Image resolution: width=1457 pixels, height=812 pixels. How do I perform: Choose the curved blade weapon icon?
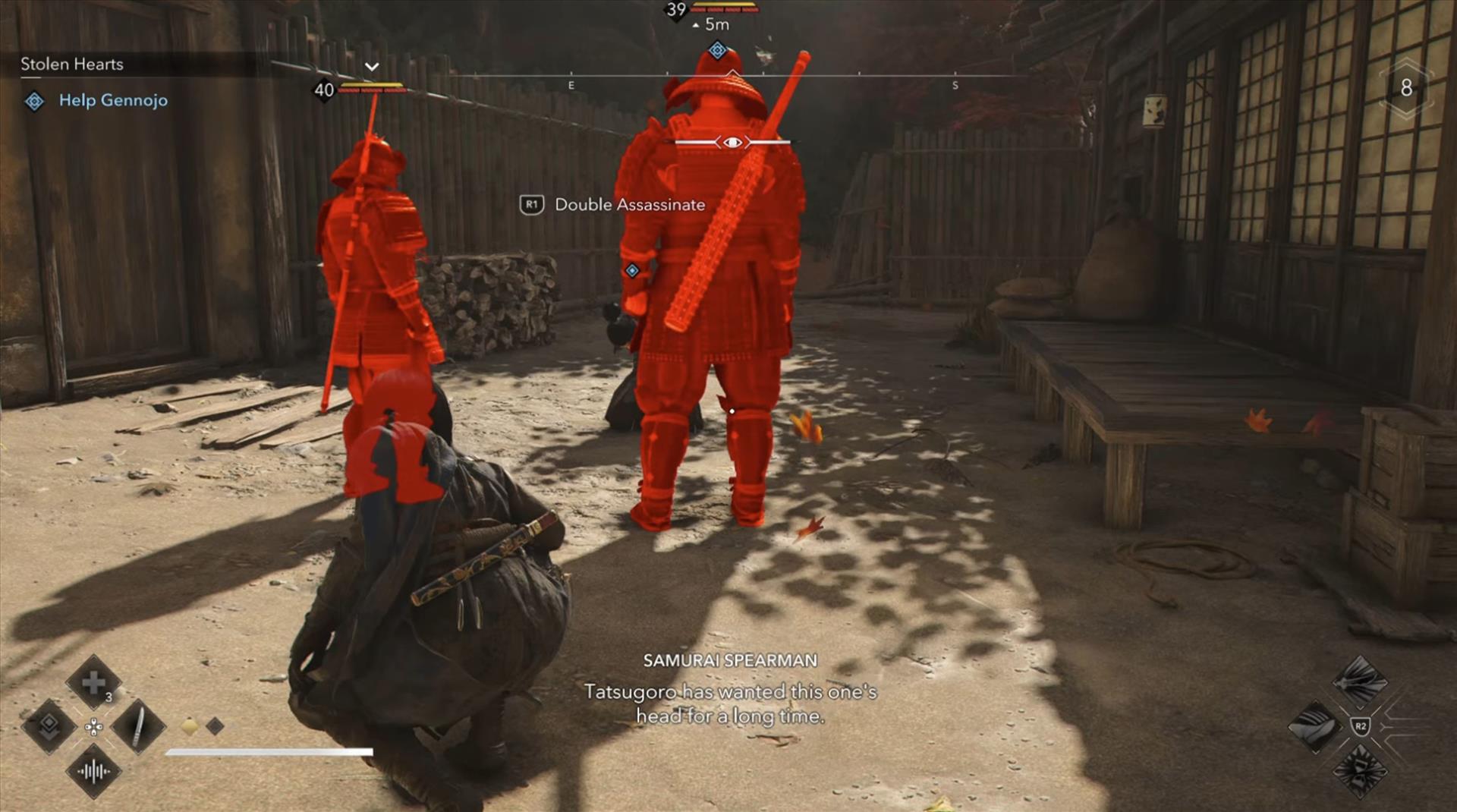pyautogui.click(x=1315, y=726)
